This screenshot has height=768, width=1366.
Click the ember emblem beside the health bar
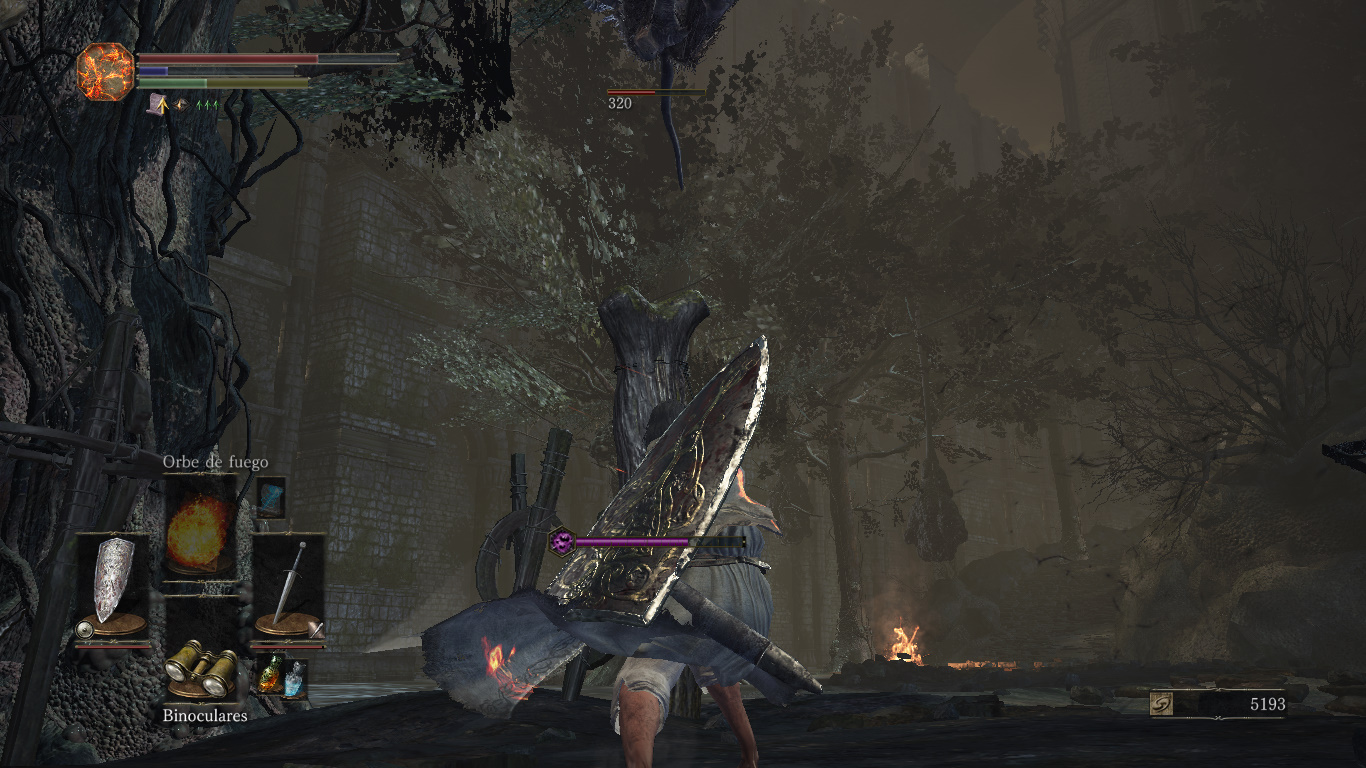click(x=105, y=71)
